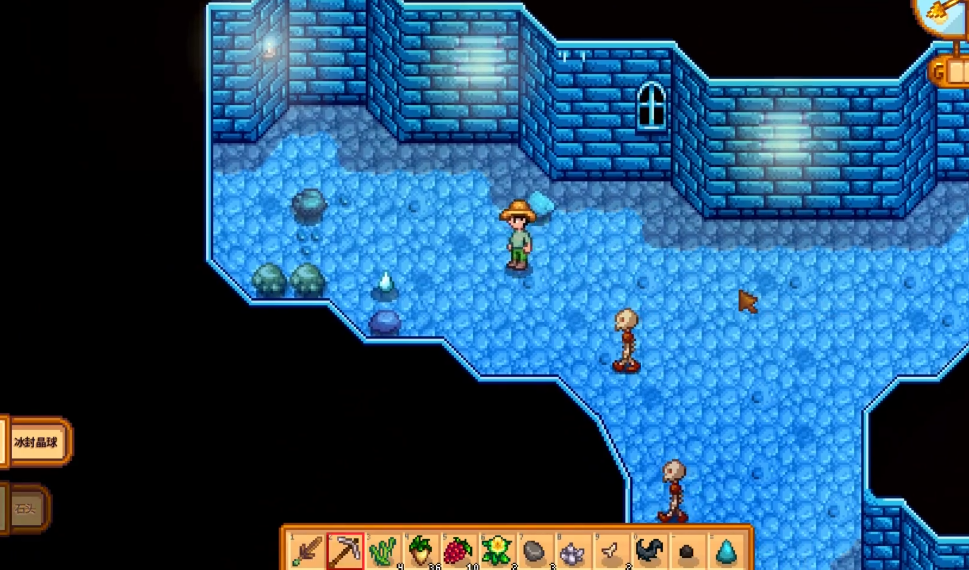Select the white crystal ore slot
This screenshot has height=570, width=969.
(x=573, y=549)
